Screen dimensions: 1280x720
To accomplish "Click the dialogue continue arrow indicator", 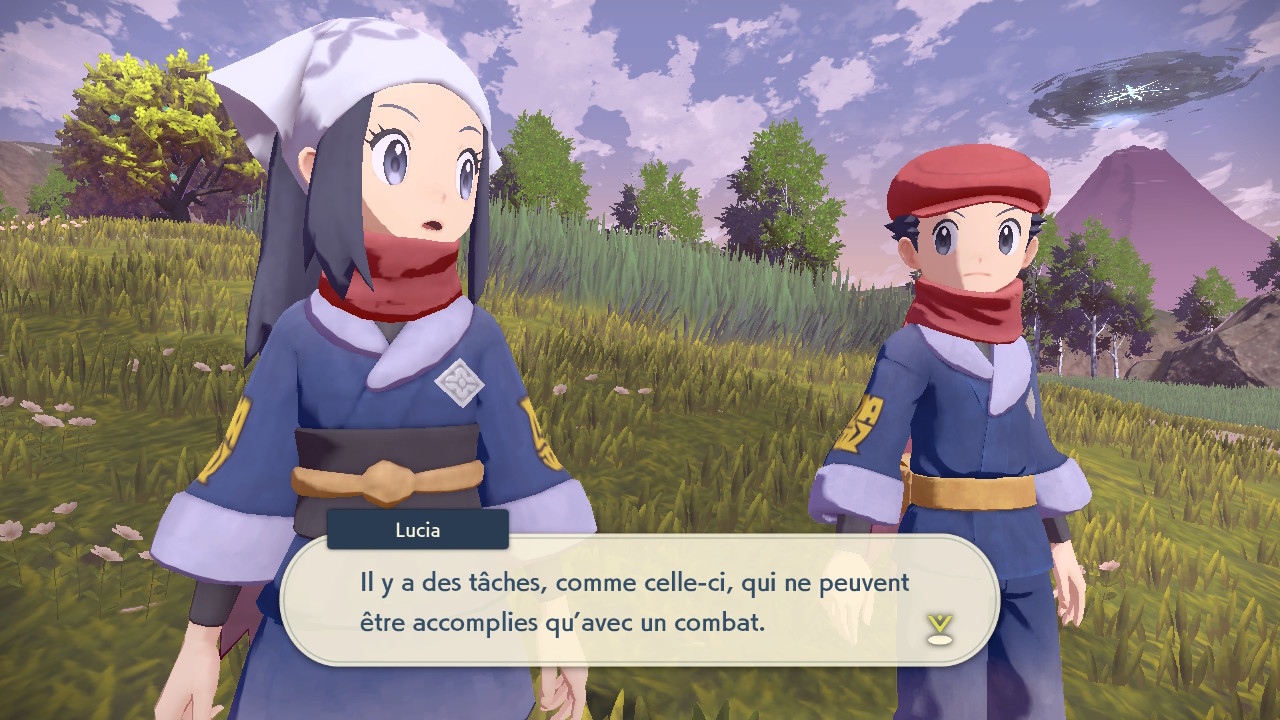I will 938,628.
